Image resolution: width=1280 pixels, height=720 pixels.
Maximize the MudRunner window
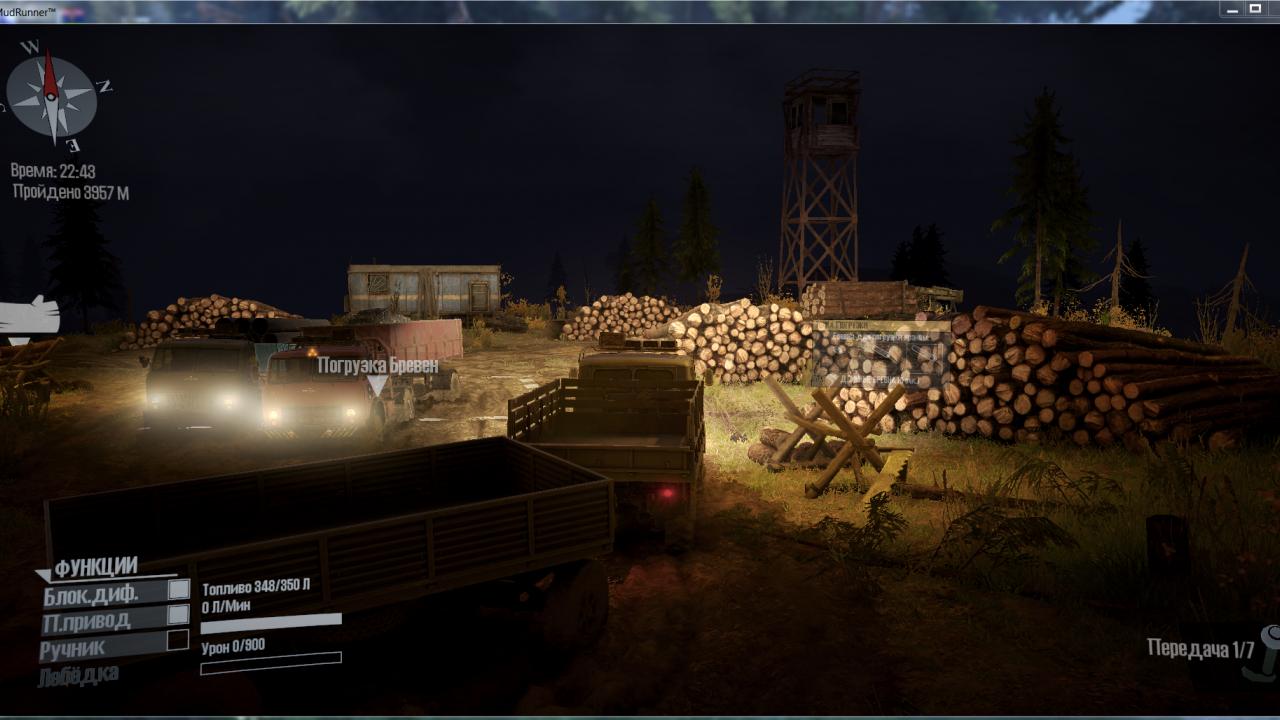tap(1255, 9)
